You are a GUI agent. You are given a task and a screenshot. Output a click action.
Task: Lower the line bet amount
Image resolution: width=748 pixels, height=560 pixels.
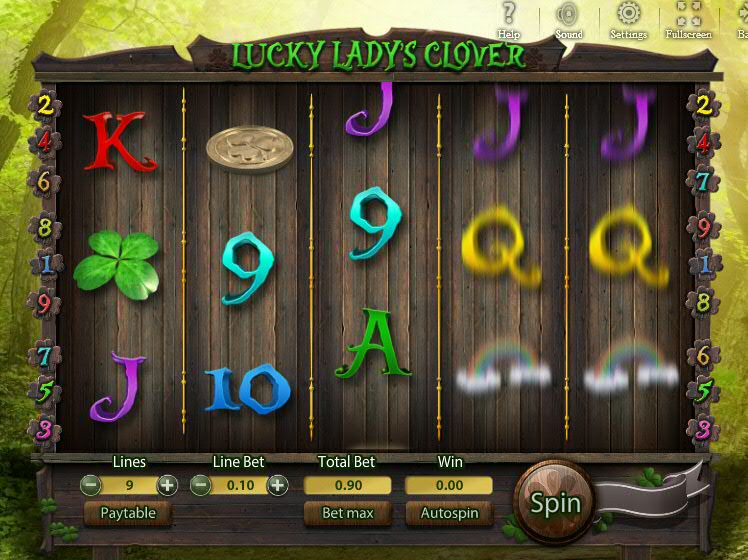[x=201, y=485]
